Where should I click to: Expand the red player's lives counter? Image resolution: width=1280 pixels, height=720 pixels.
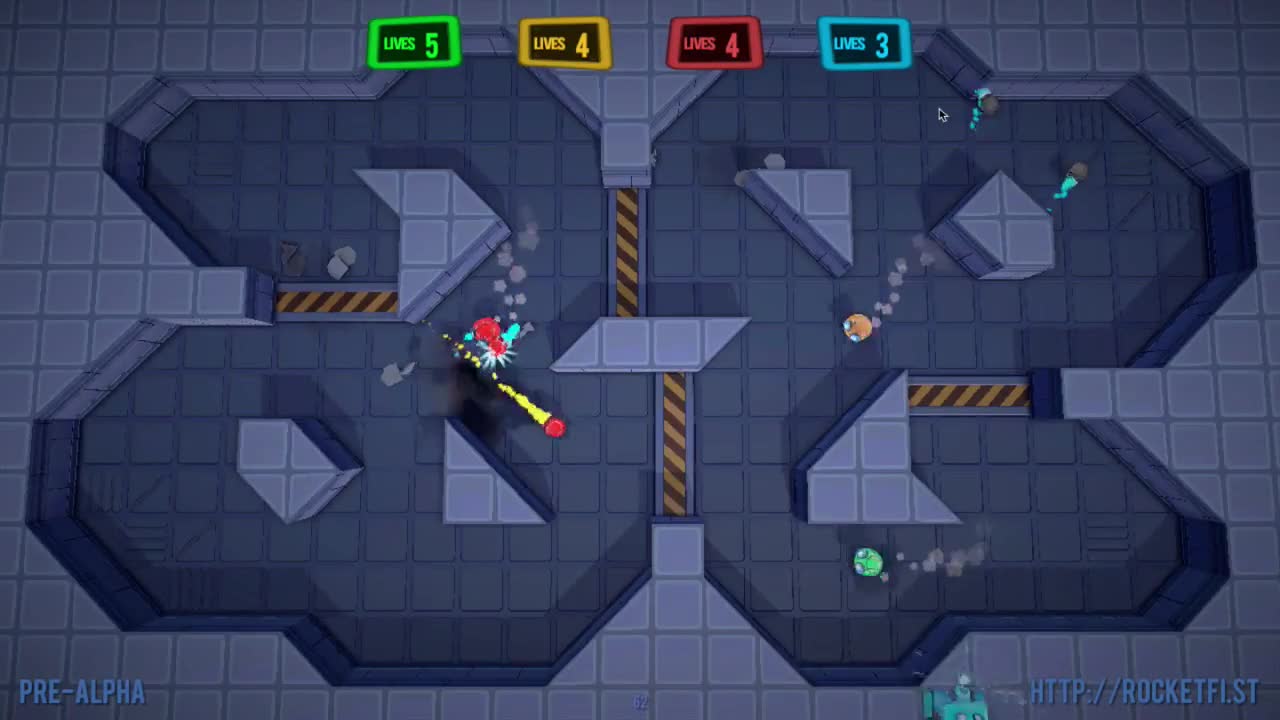pyautogui.click(x=713, y=43)
